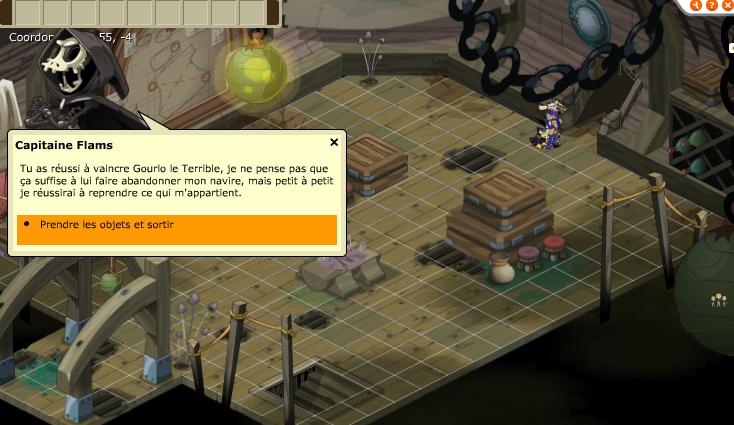Open the wrench options button
This screenshot has width=734, height=425.
(695, 4)
